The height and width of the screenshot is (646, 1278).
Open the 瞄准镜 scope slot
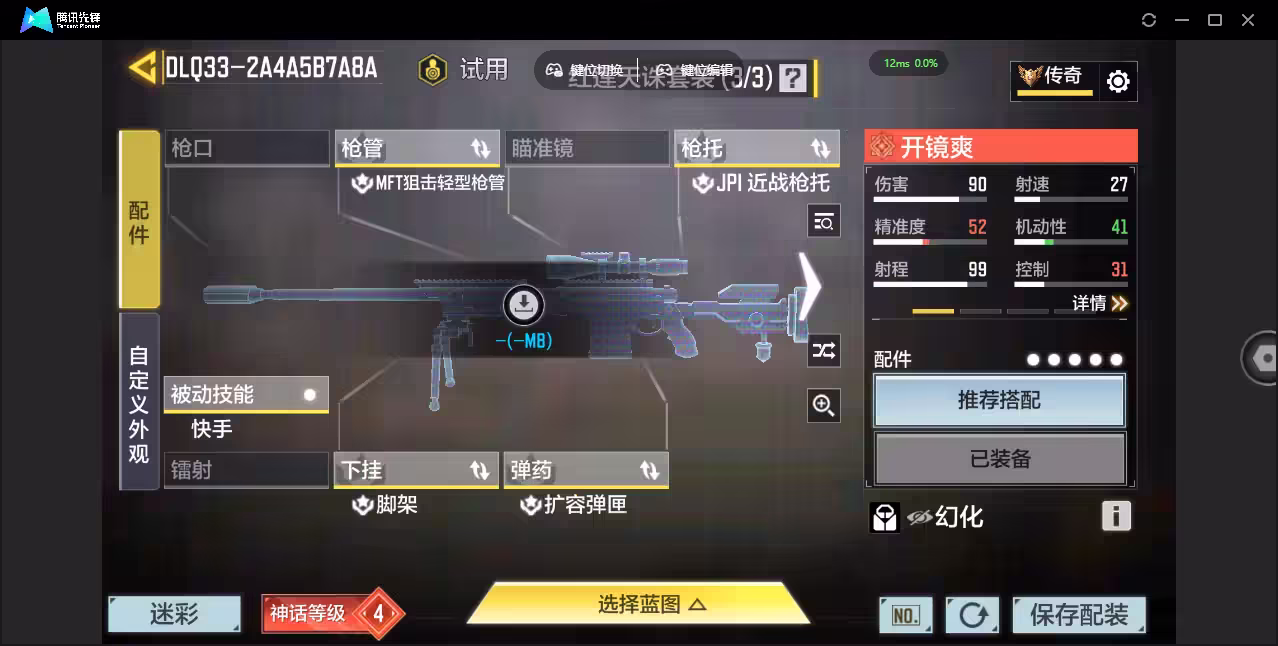(586, 148)
